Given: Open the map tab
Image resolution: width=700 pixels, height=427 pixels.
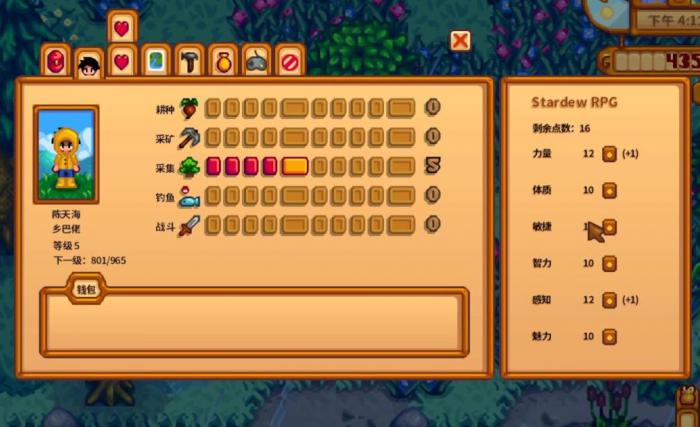Looking at the screenshot, I should click(155, 62).
